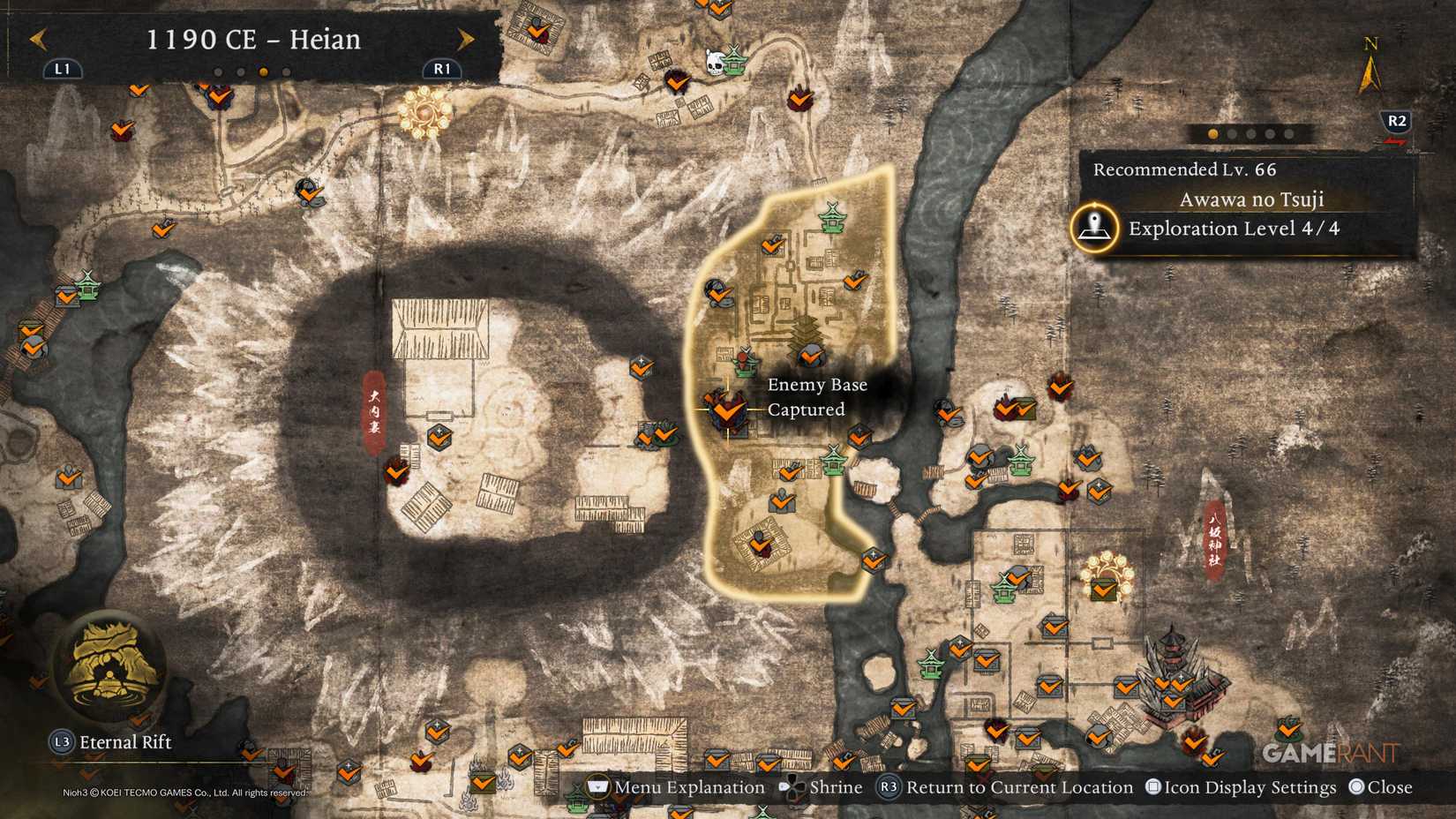The image size is (1456, 819).
Task: Click the right arrow to view the next era
Action: (x=466, y=39)
